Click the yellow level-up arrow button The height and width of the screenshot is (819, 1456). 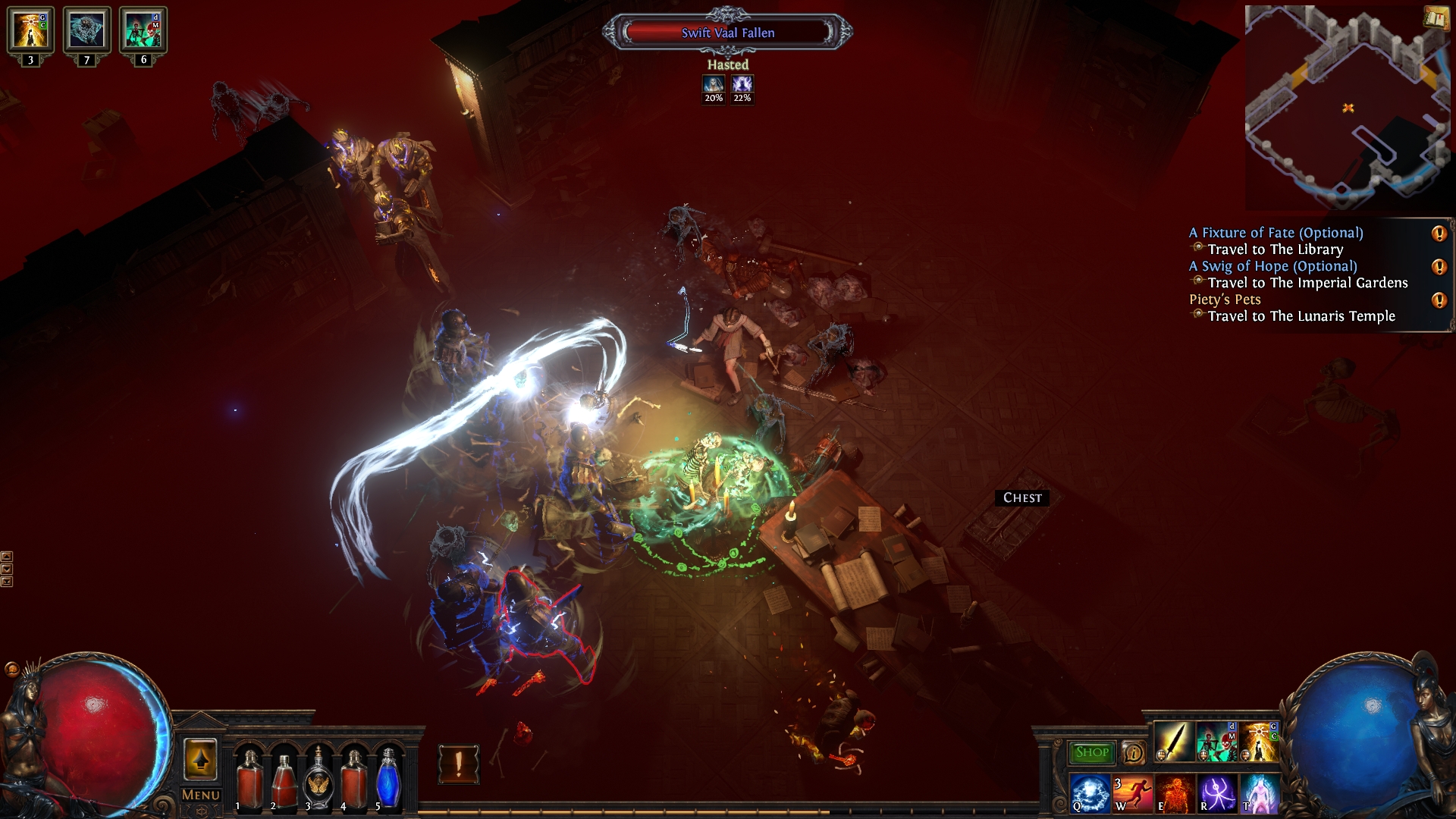pos(200,759)
